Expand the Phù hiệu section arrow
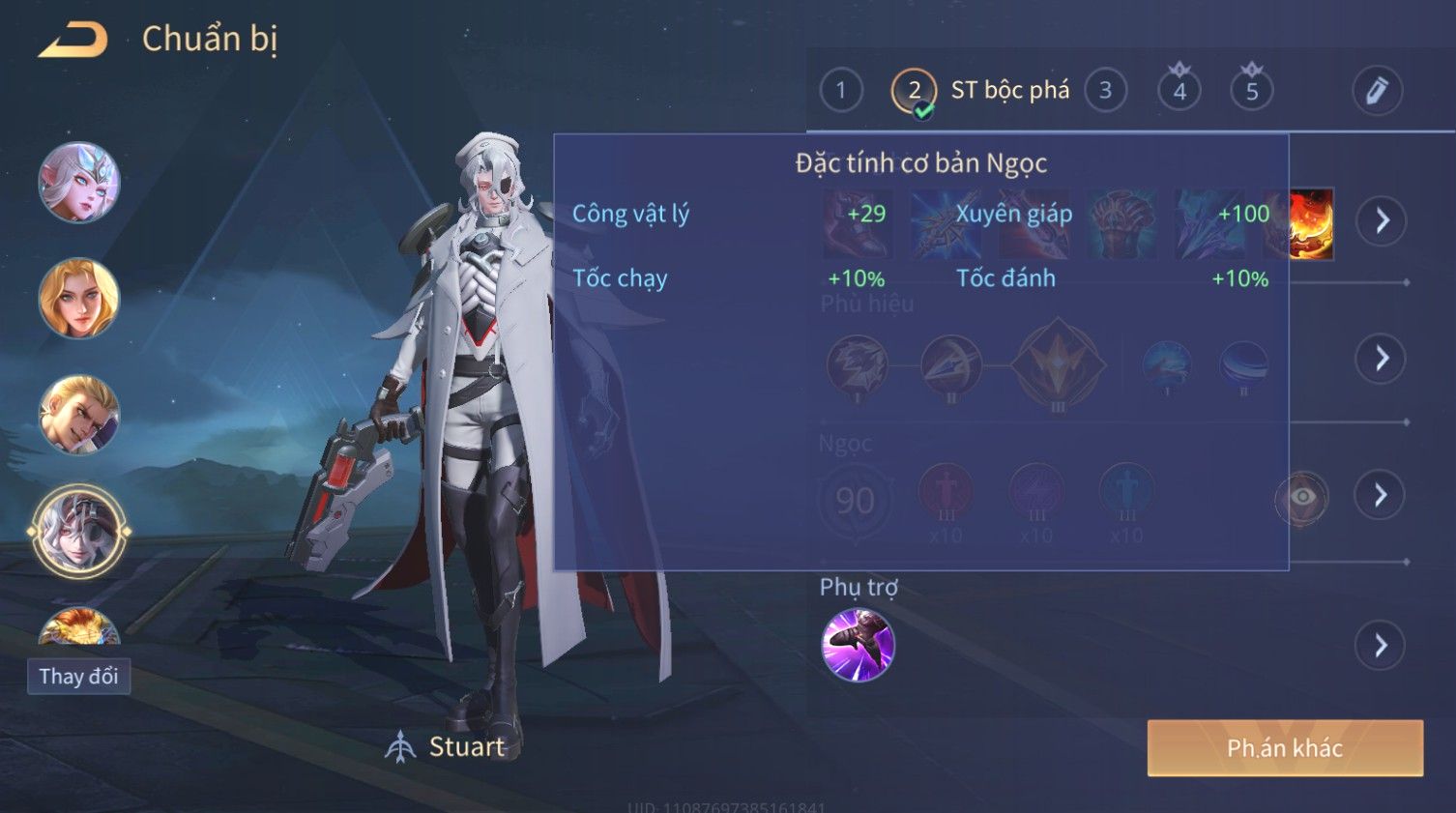The image size is (1456, 813). point(1382,359)
